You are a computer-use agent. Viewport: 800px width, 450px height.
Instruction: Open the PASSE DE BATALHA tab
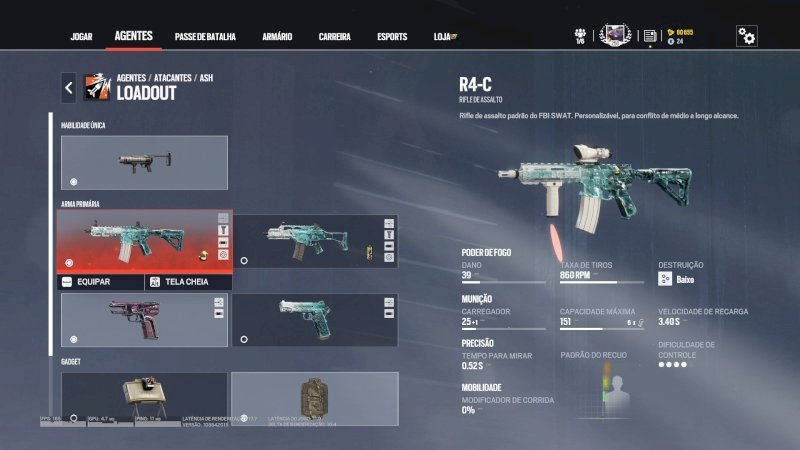[205, 37]
